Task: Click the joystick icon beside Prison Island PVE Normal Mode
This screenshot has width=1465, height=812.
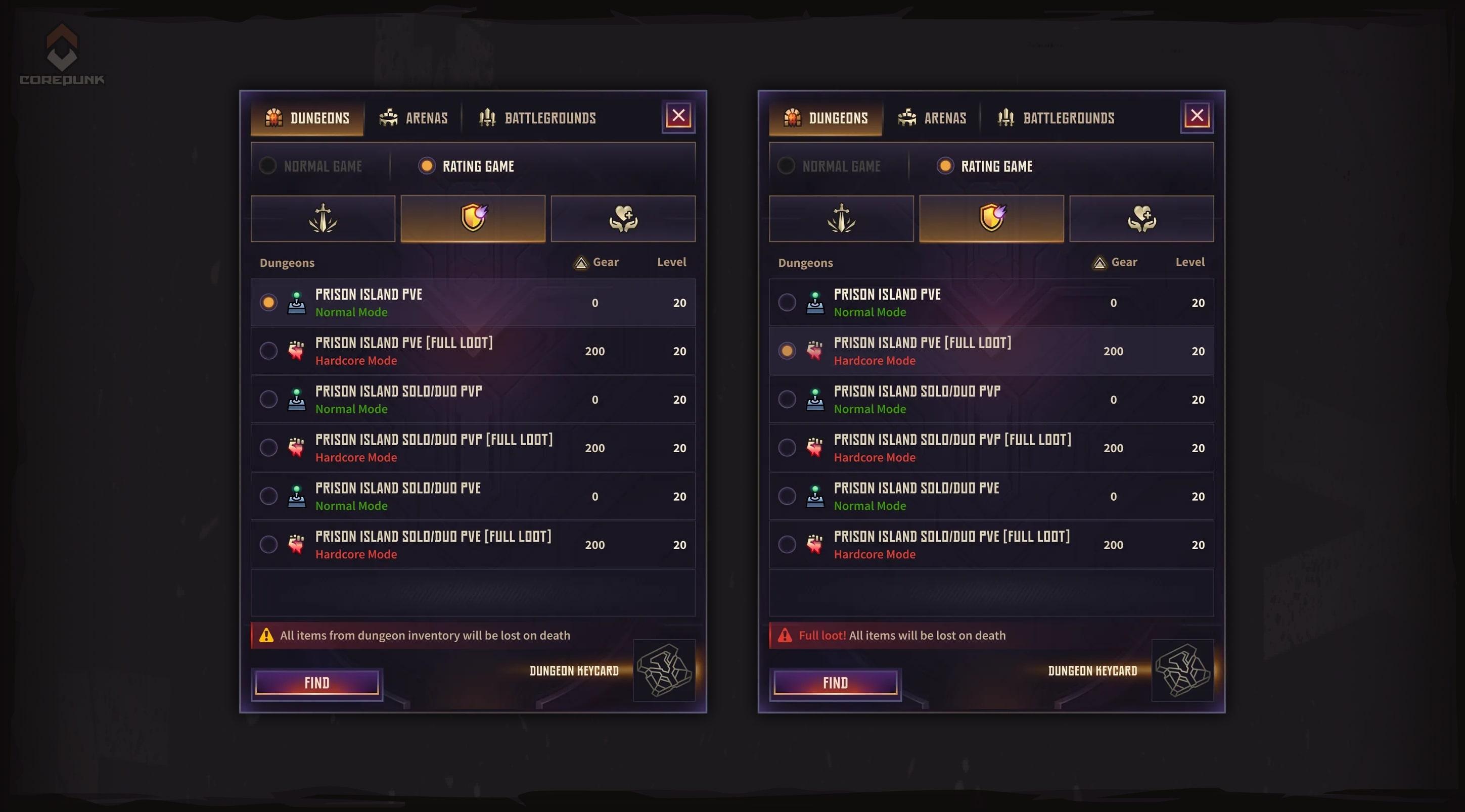Action: coord(296,302)
